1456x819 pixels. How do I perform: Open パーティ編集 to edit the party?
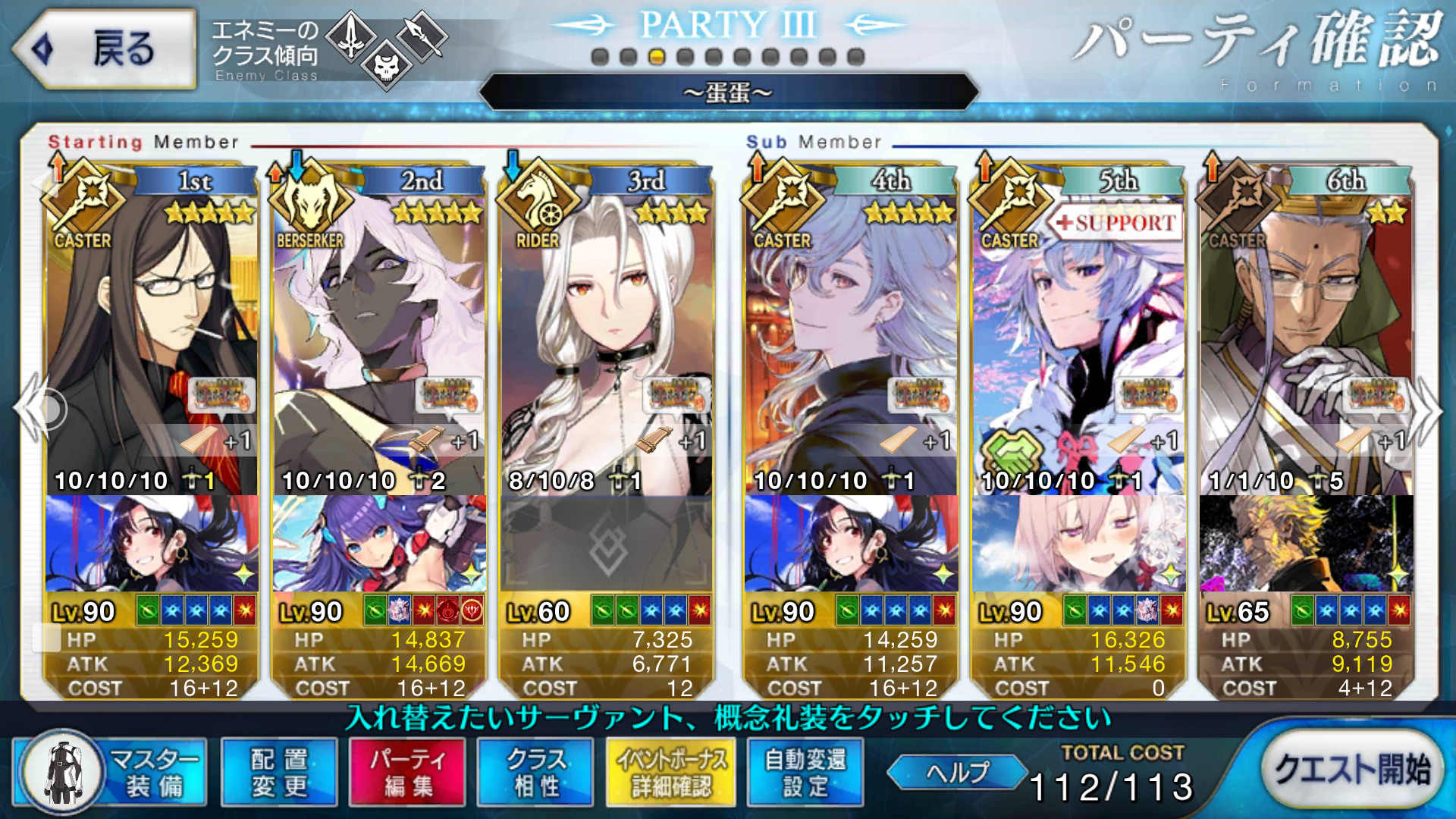tap(406, 772)
